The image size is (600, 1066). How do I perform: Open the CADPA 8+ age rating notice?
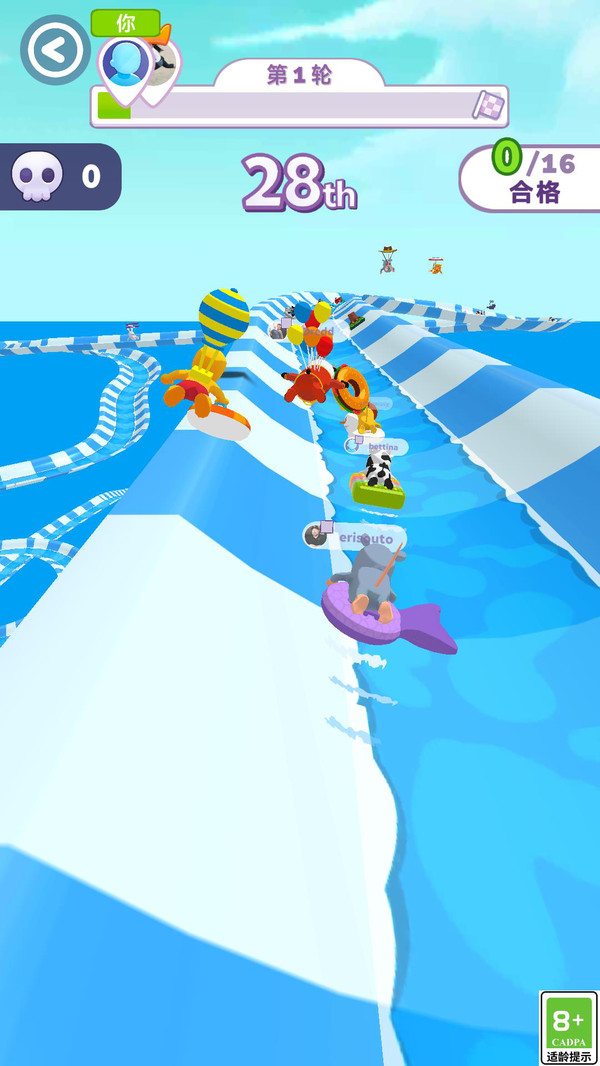(567, 1027)
